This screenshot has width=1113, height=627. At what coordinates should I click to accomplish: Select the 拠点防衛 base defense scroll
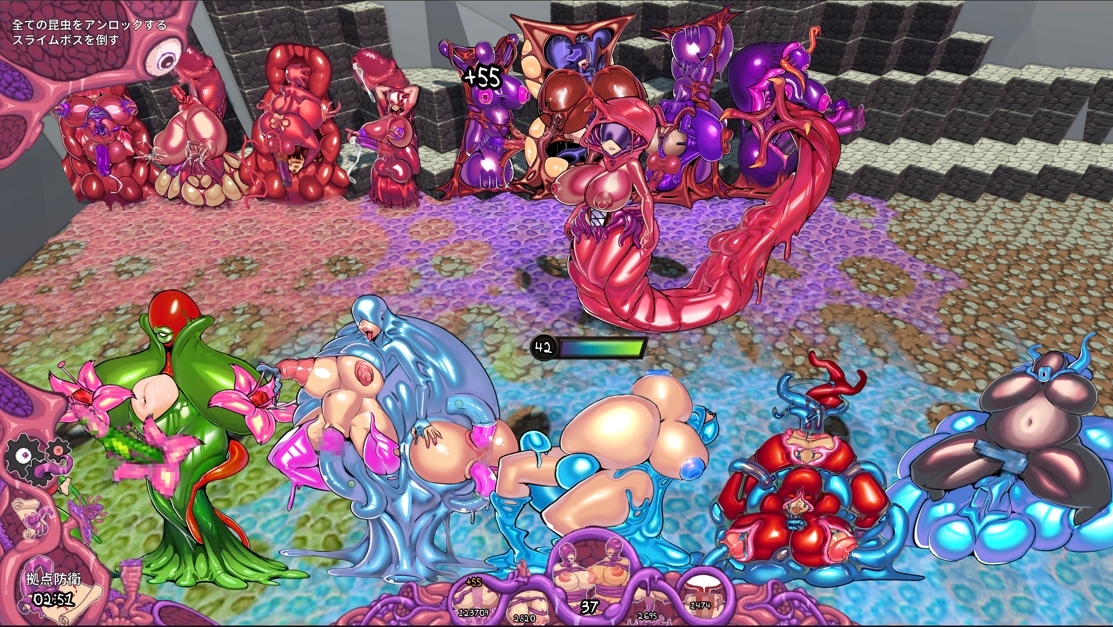pos(53,589)
